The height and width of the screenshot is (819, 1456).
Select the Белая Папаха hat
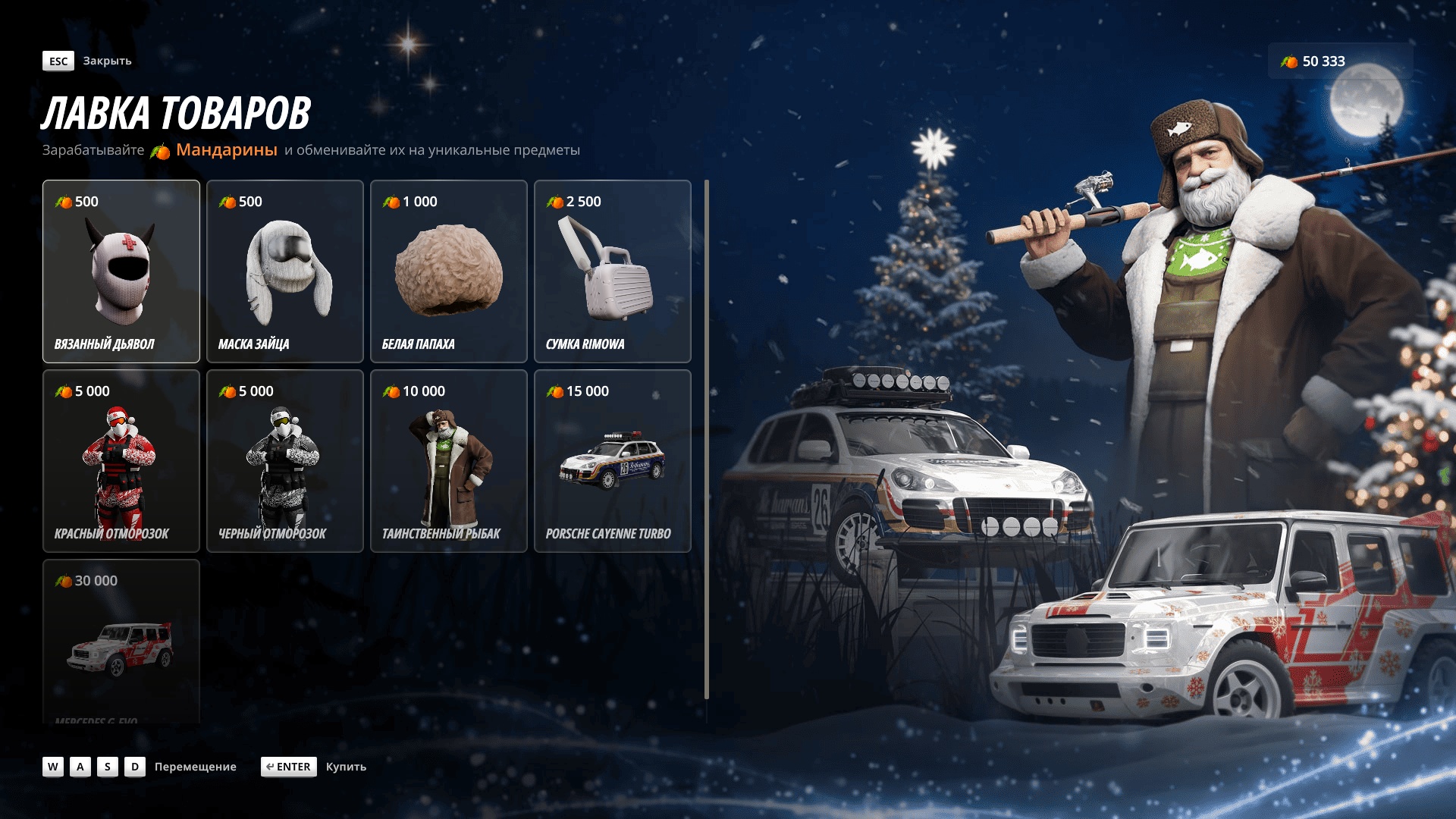[x=449, y=271]
